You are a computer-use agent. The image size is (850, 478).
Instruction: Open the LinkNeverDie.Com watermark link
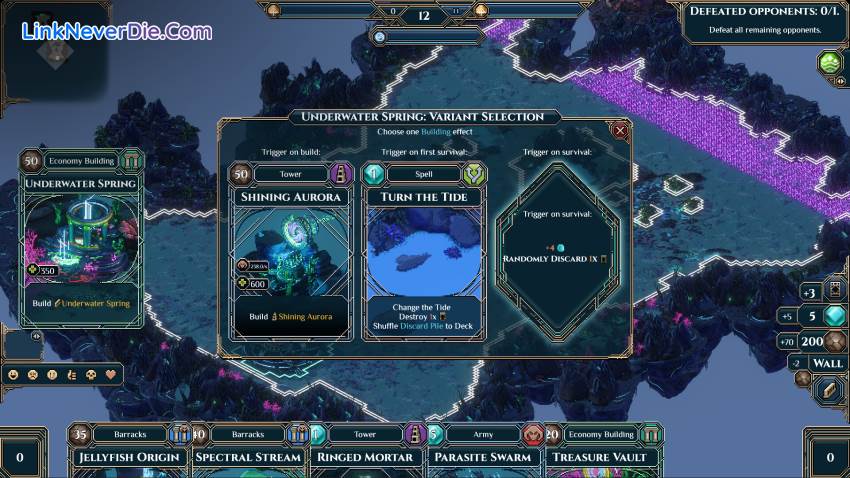(x=117, y=32)
